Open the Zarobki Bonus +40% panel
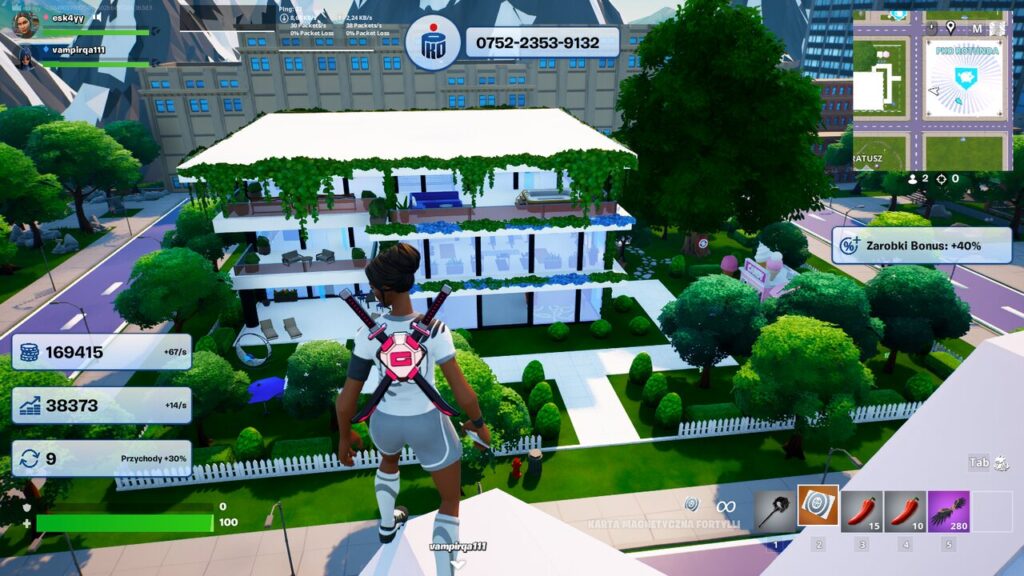 (x=919, y=245)
